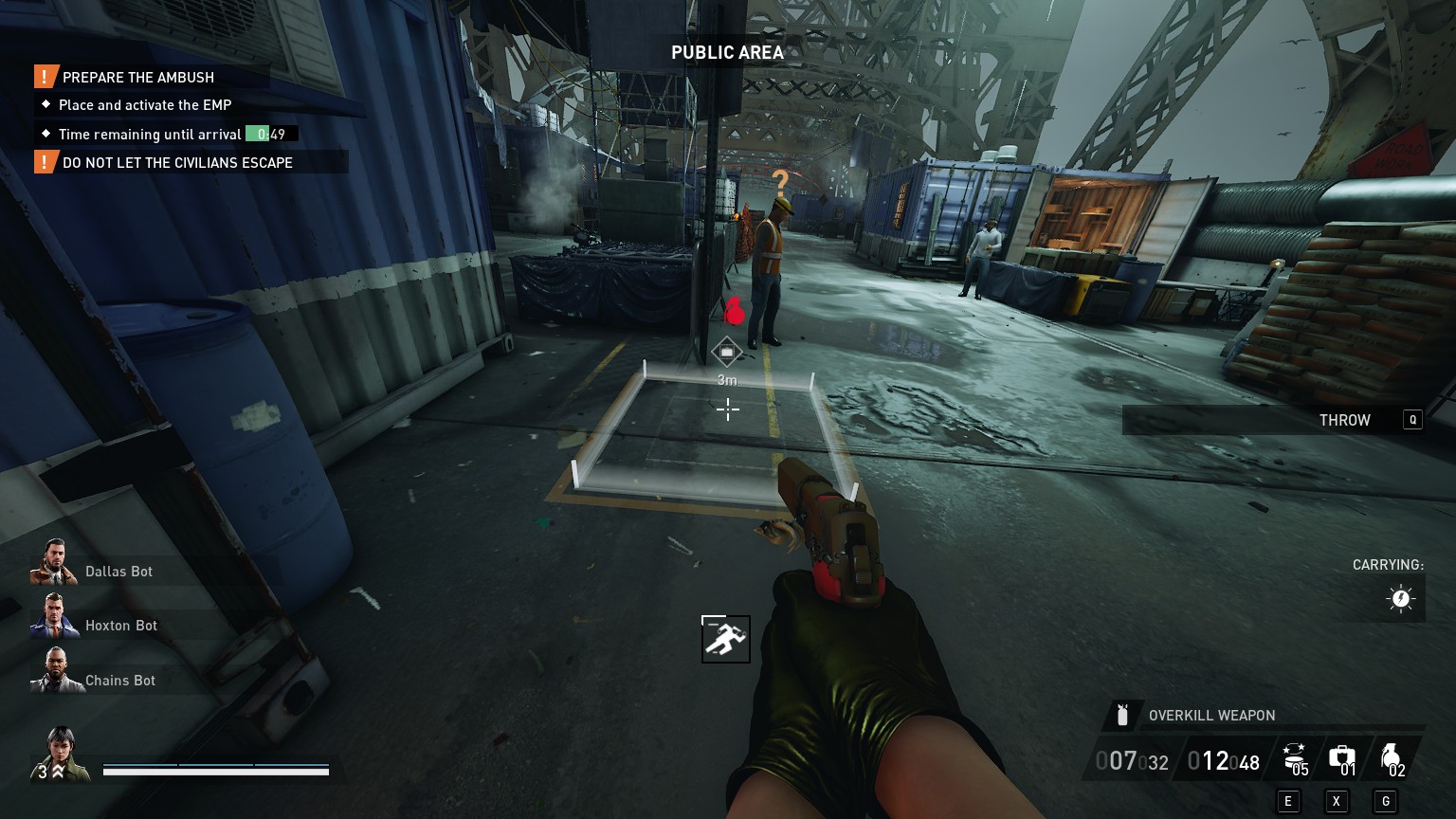Click the orange exclamation beside PREPARE THE AMBUSH
This screenshot has height=819, width=1456.
44,77
